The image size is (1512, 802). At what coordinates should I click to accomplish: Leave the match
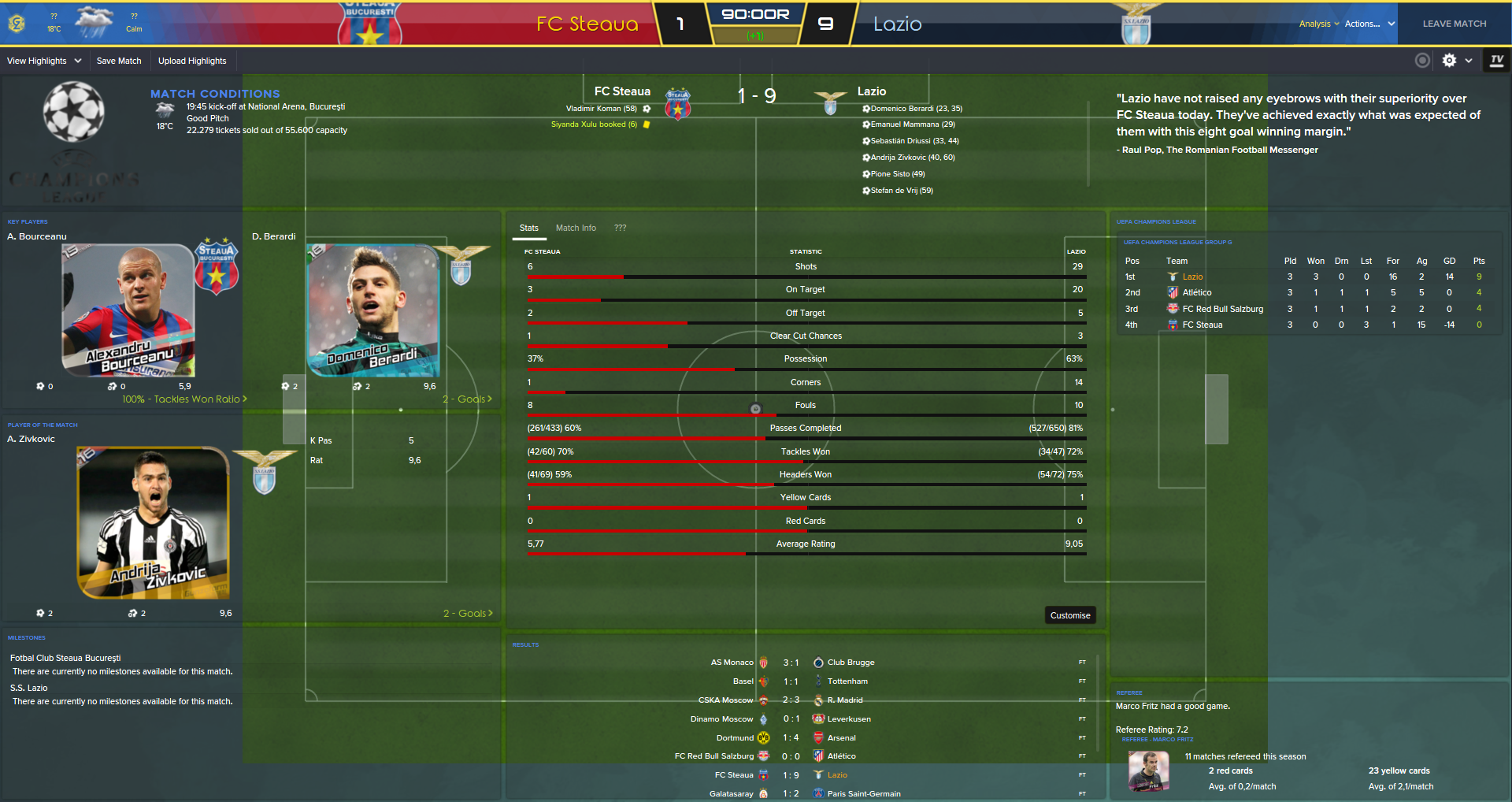(1454, 24)
